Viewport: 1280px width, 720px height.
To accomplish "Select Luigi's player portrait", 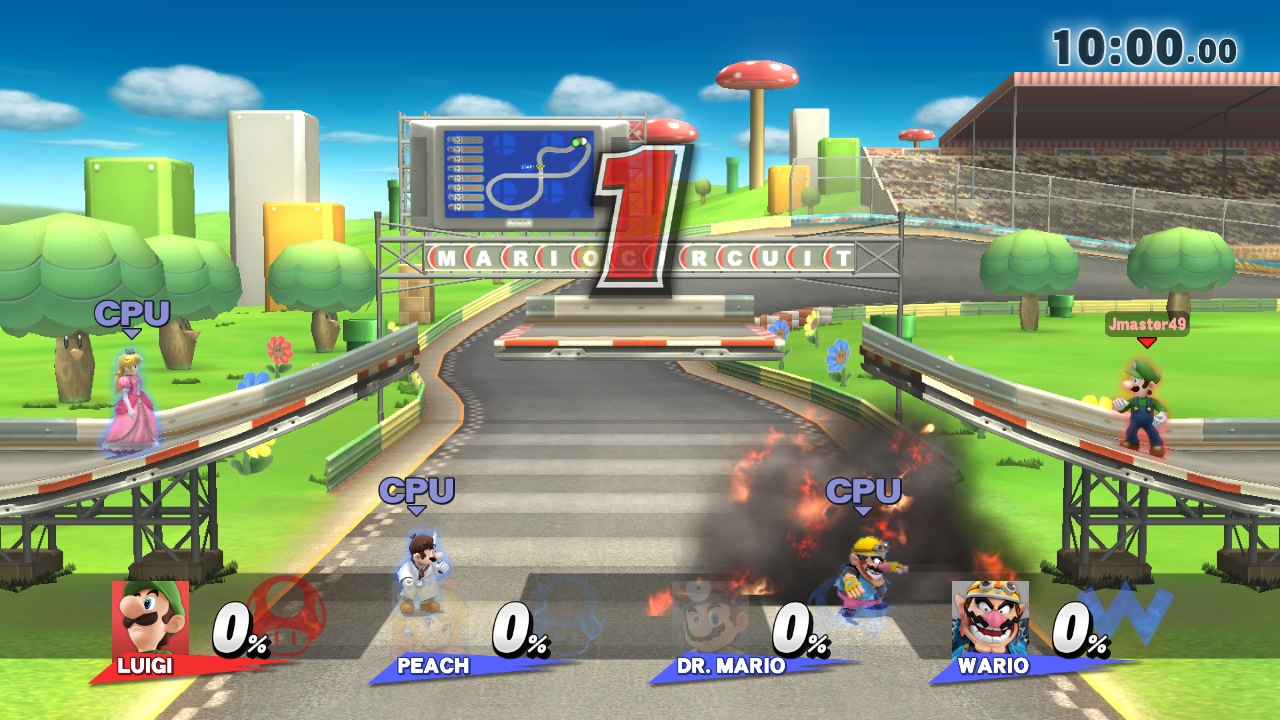I will tap(150, 618).
